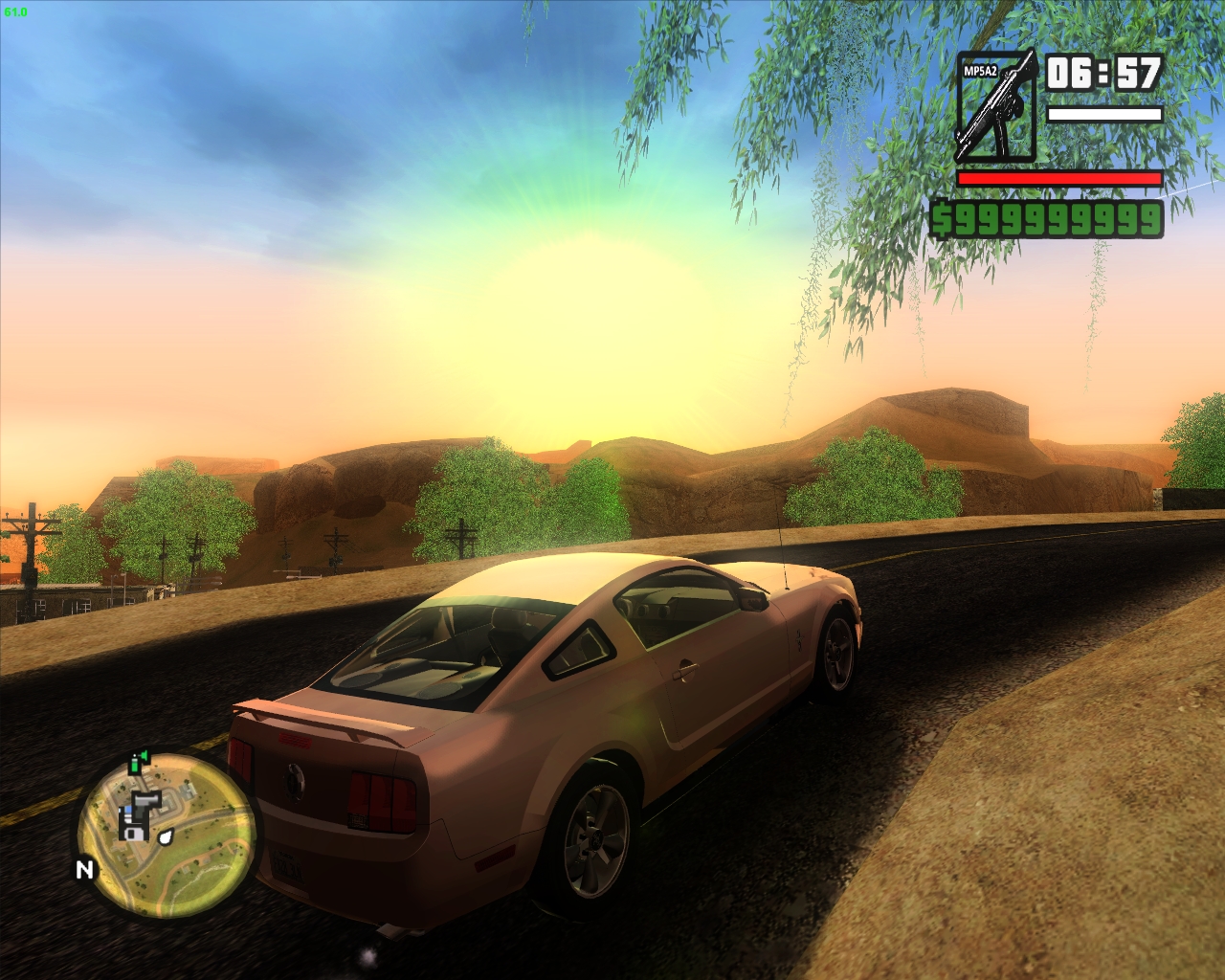1225x980 pixels.
Task: Click the green mission marker atop the spray icon
Action: 144,754
